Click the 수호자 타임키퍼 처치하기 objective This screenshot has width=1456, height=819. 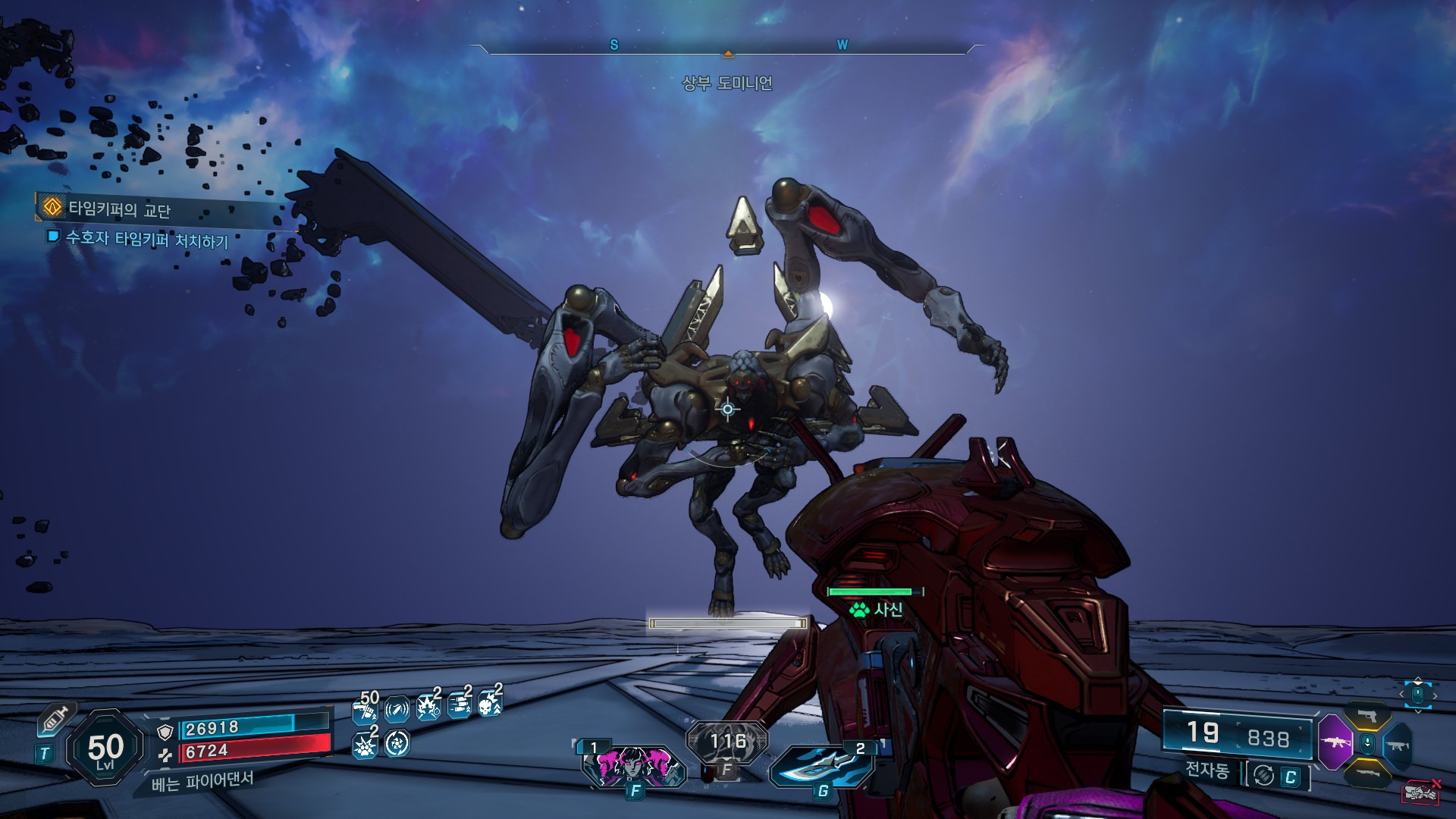coord(146,240)
